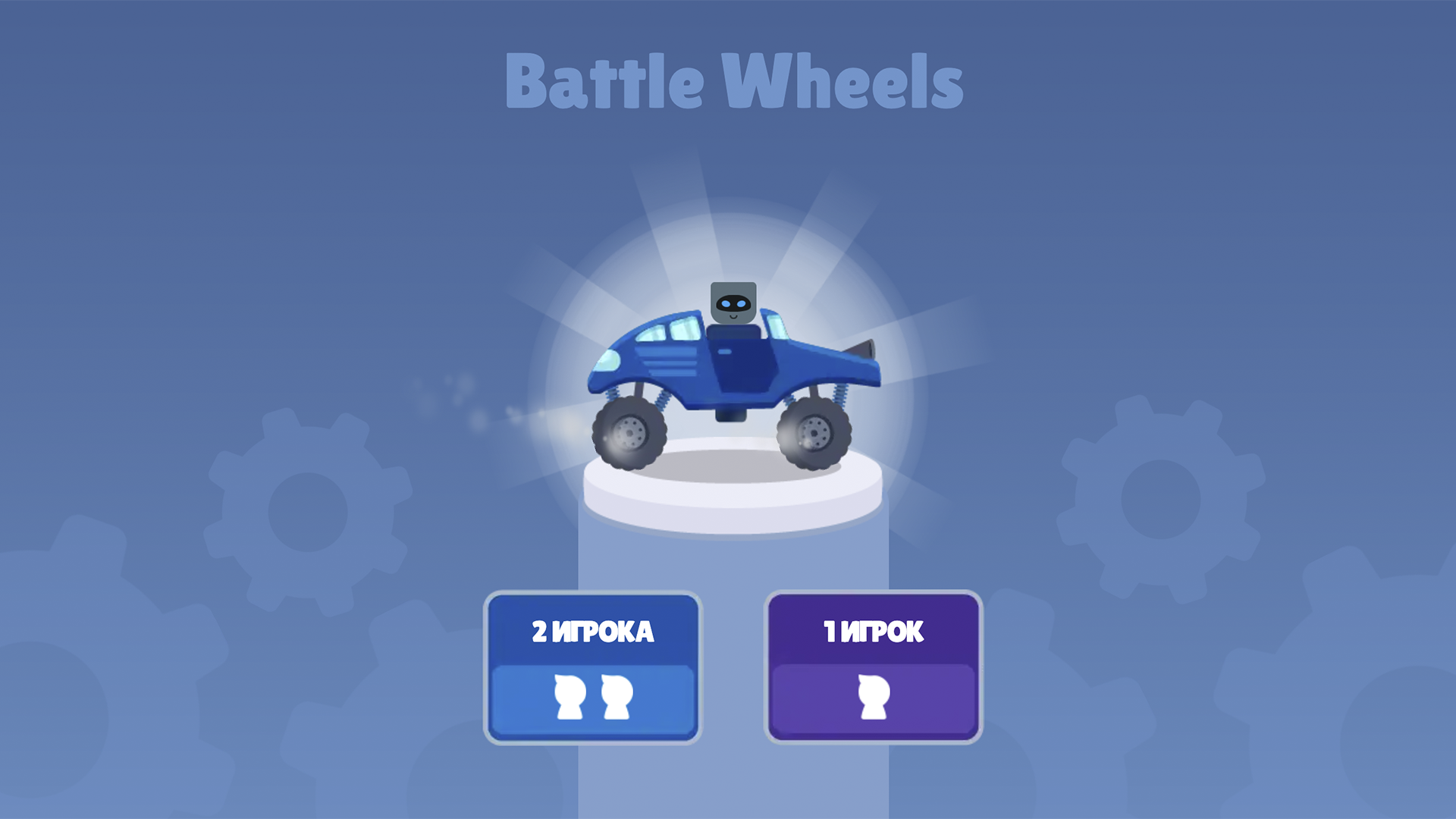Click the white podium platform
Image resolution: width=1456 pixels, height=819 pixels.
pyautogui.click(x=732, y=497)
